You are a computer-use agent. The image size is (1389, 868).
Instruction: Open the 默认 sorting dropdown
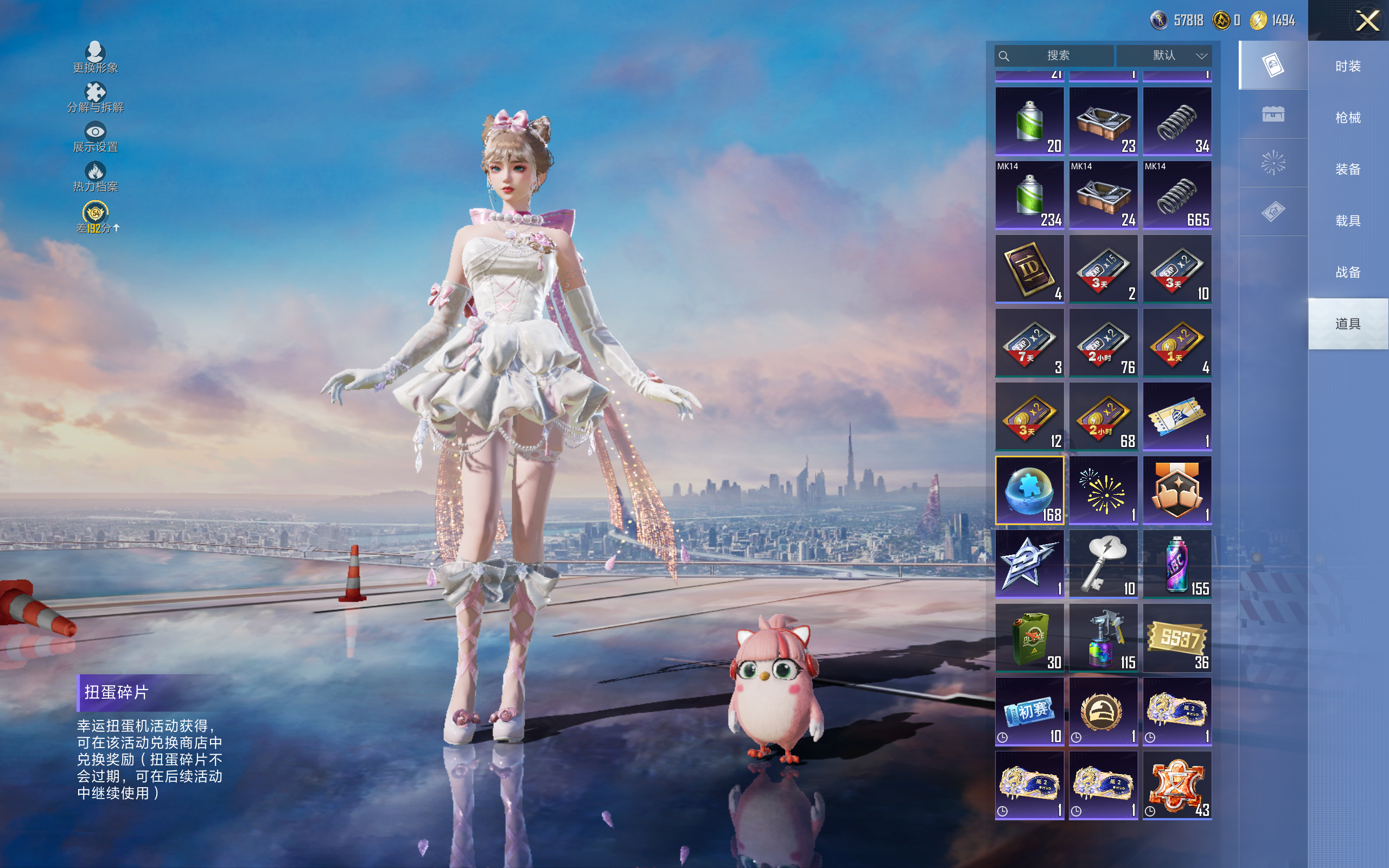click(x=1164, y=56)
